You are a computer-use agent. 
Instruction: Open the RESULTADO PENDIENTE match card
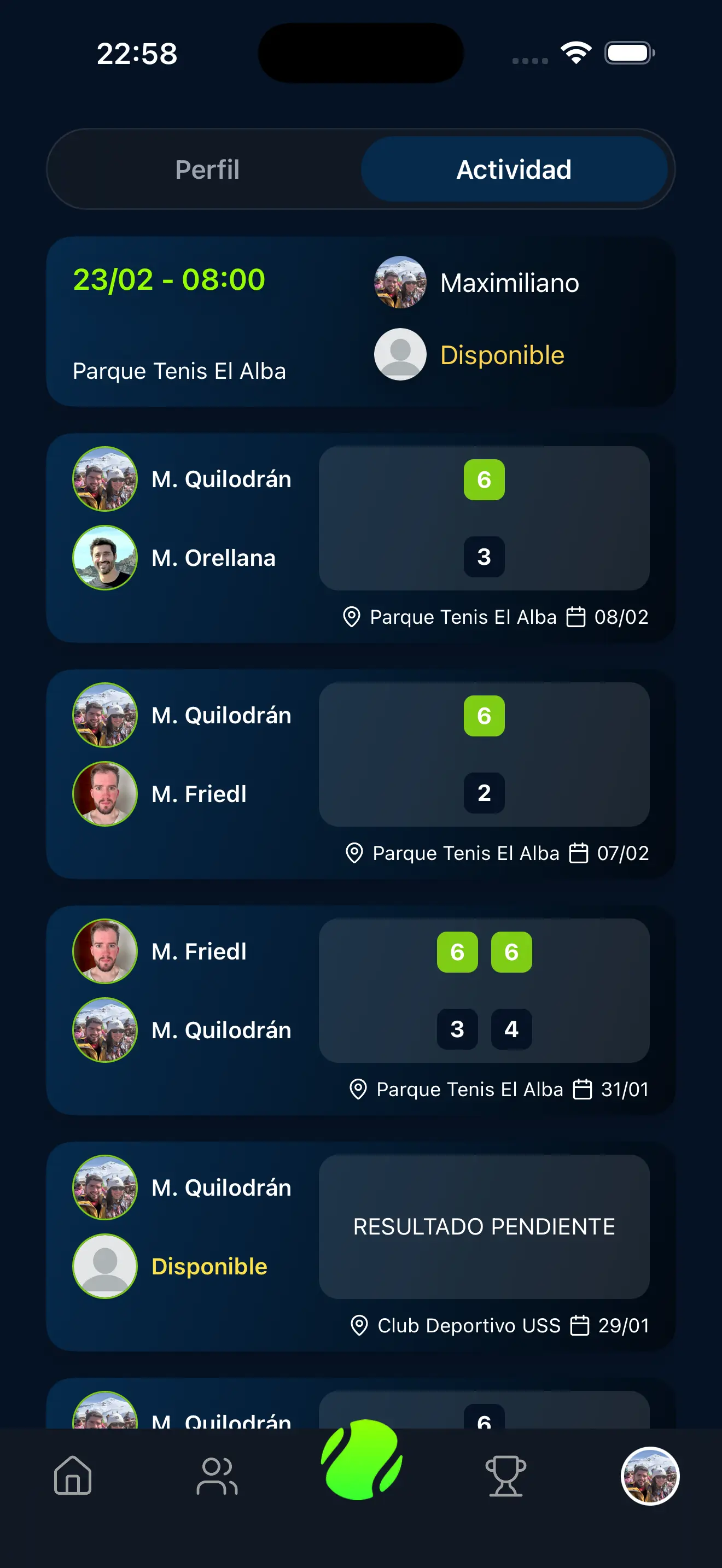pos(484,1226)
